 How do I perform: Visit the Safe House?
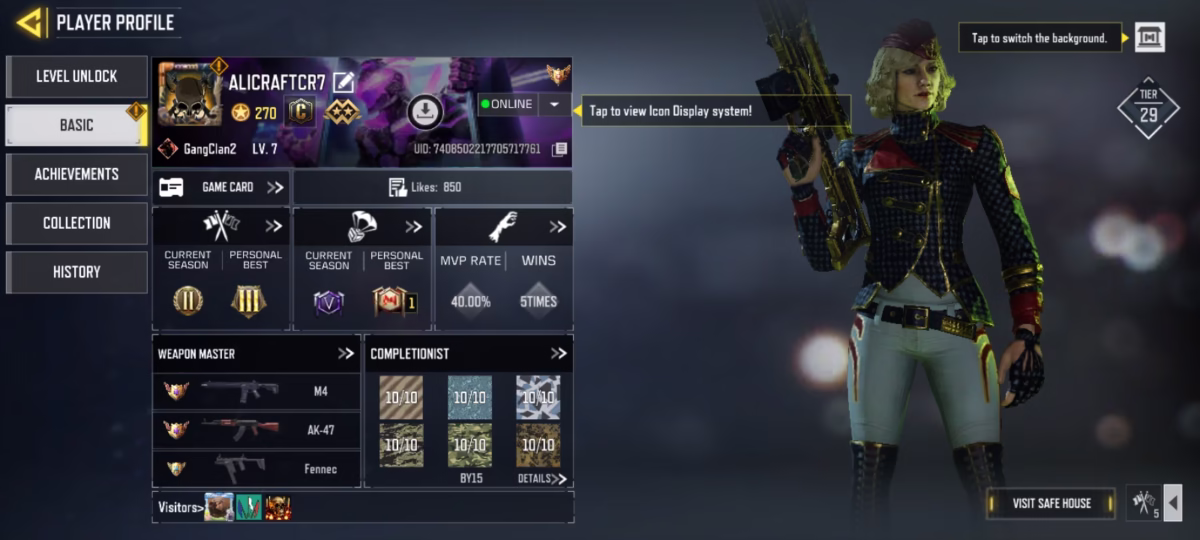(x=1051, y=503)
